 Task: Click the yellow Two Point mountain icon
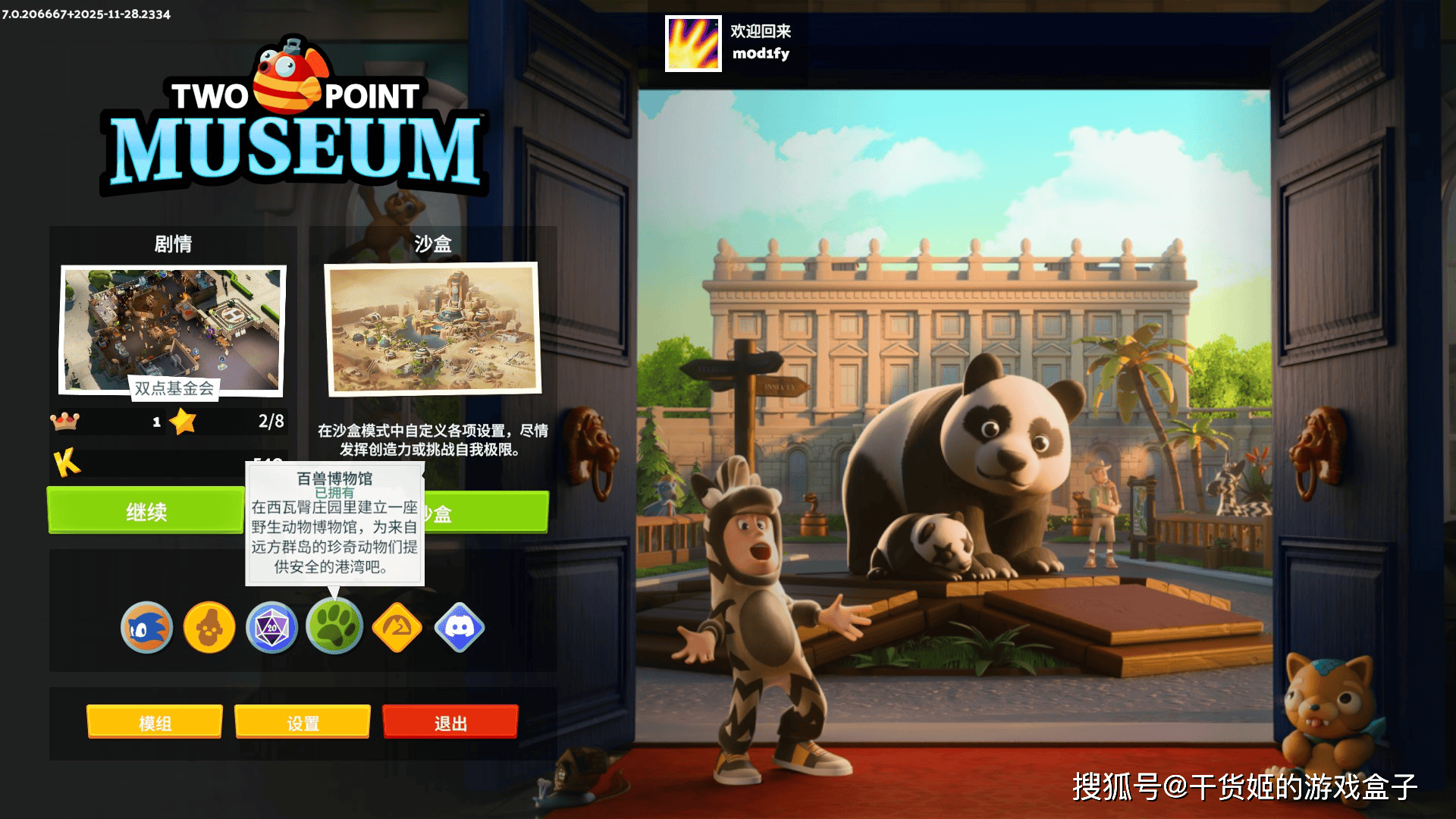(x=397, y=627)
